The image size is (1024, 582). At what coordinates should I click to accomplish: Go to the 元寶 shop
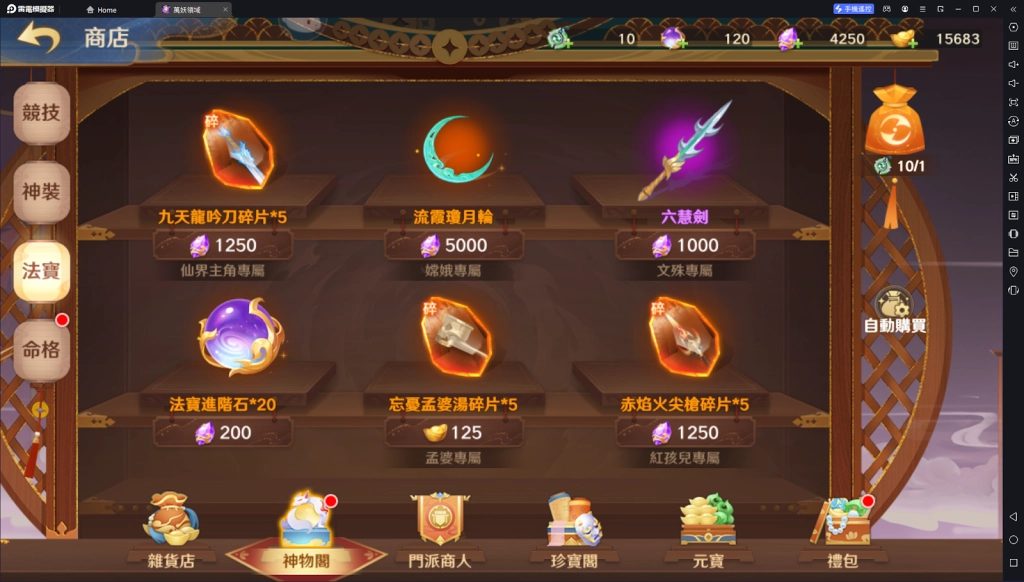click(707, 530)
